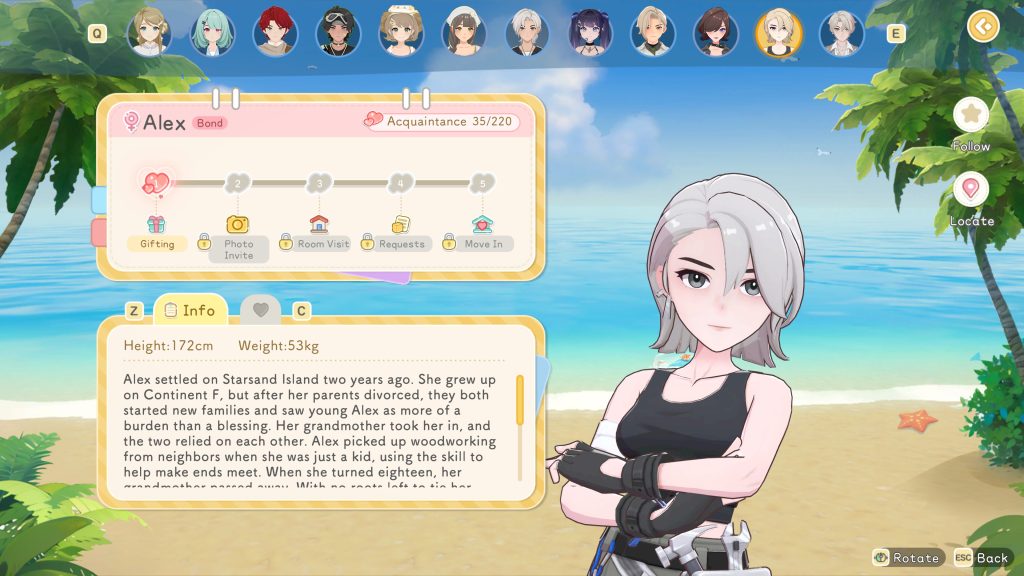Switch to the heart tab

pyautogui.click(x=261, y=310)
